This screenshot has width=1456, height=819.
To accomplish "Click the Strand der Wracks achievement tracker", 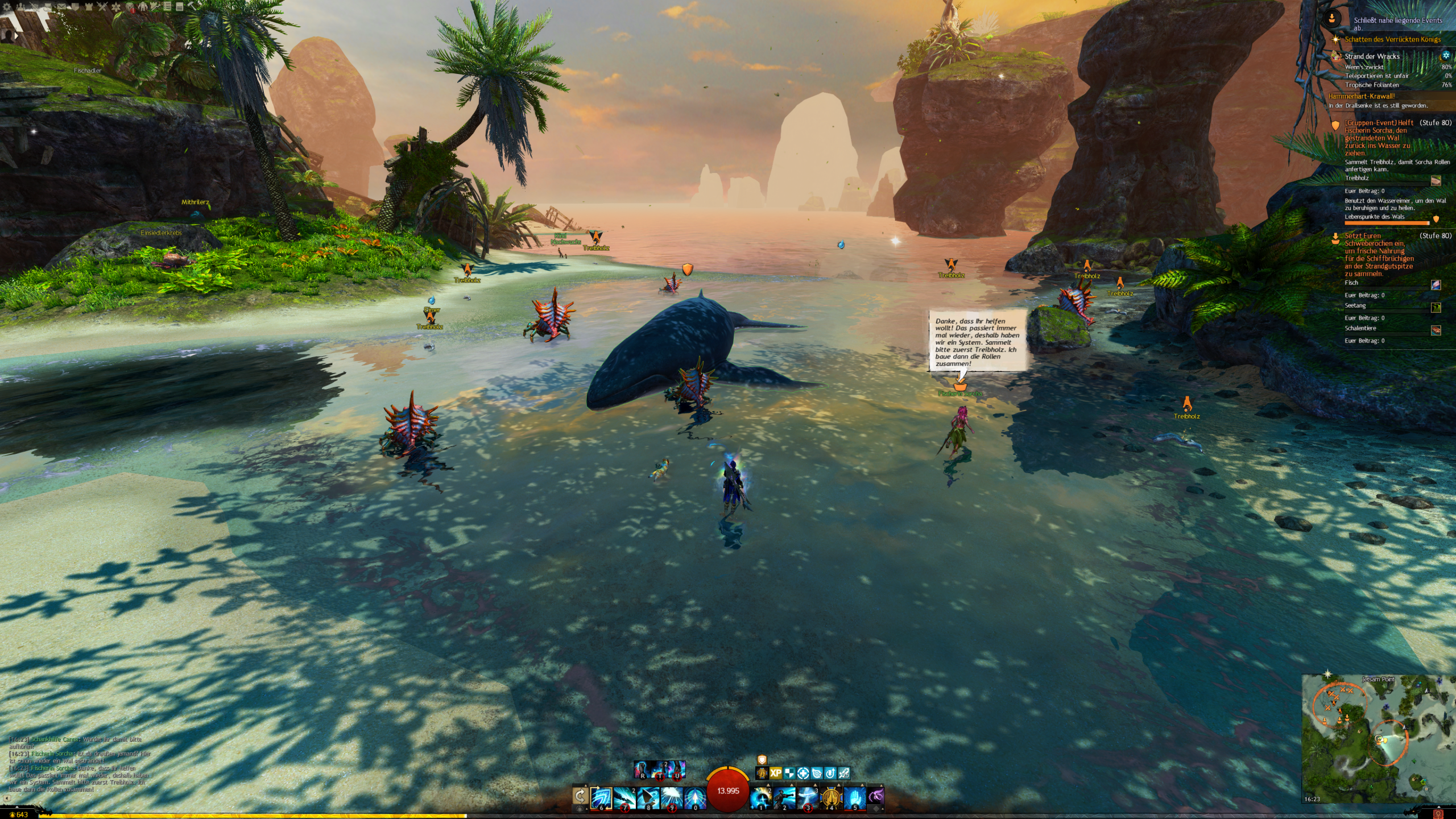I will [x=1372, y=56].
